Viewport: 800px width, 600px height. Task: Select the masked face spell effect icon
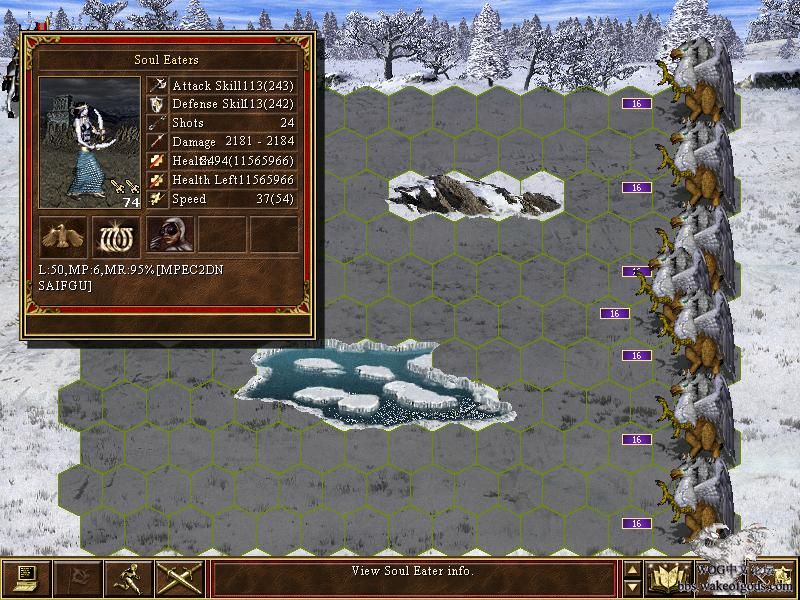(x=169, y=235)
